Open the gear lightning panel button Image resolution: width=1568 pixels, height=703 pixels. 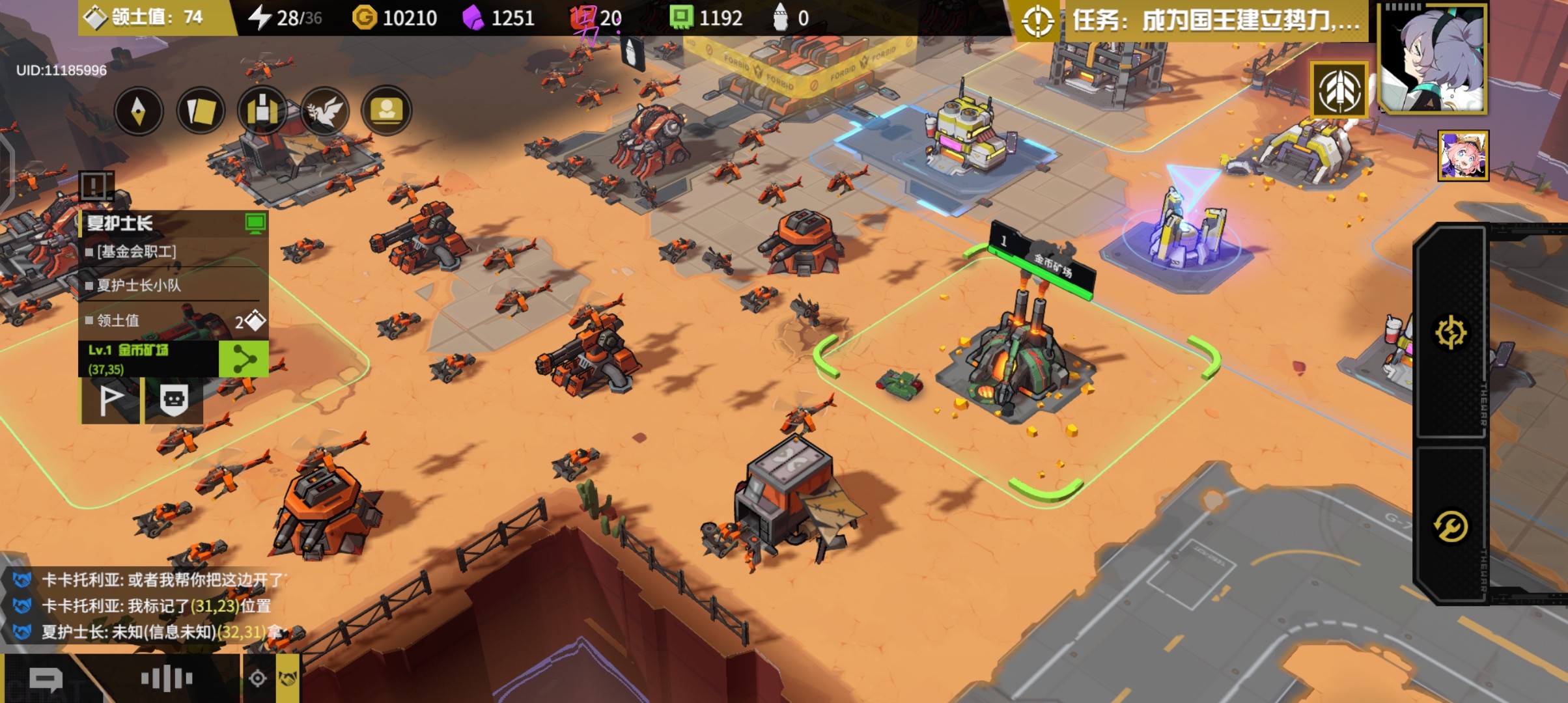(1451, 333)
